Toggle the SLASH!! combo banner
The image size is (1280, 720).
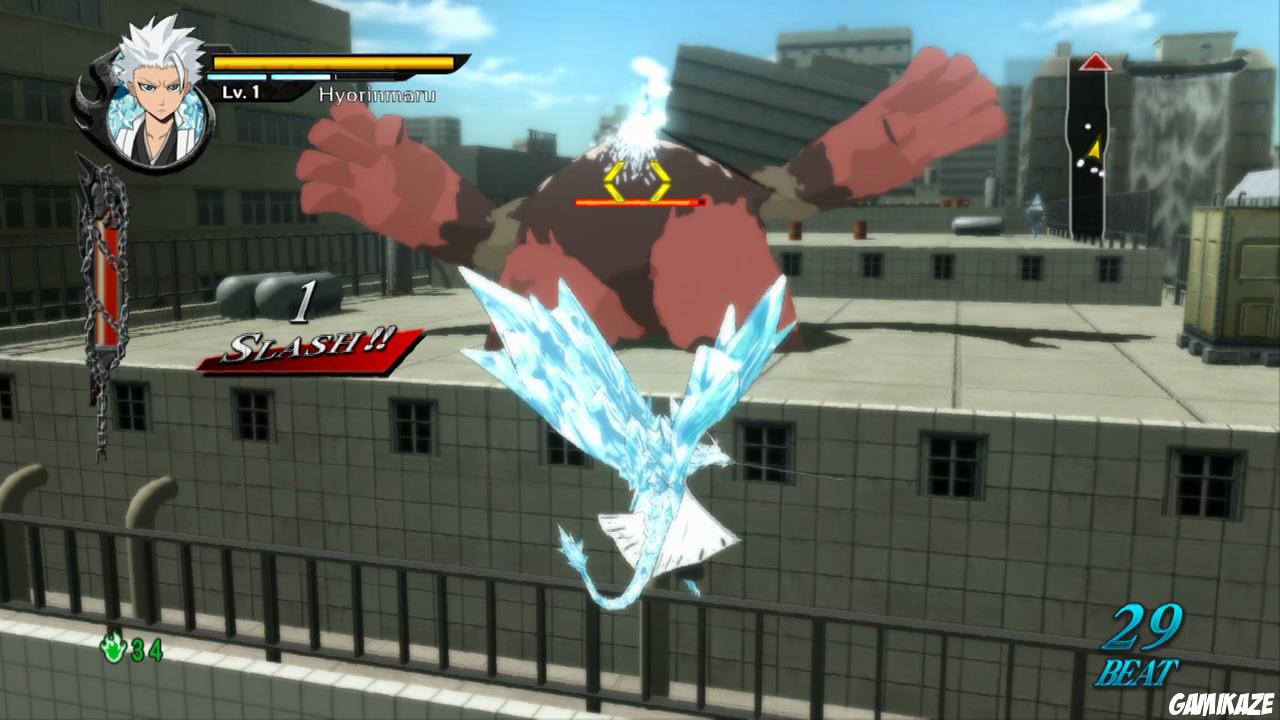click(310, 348)
